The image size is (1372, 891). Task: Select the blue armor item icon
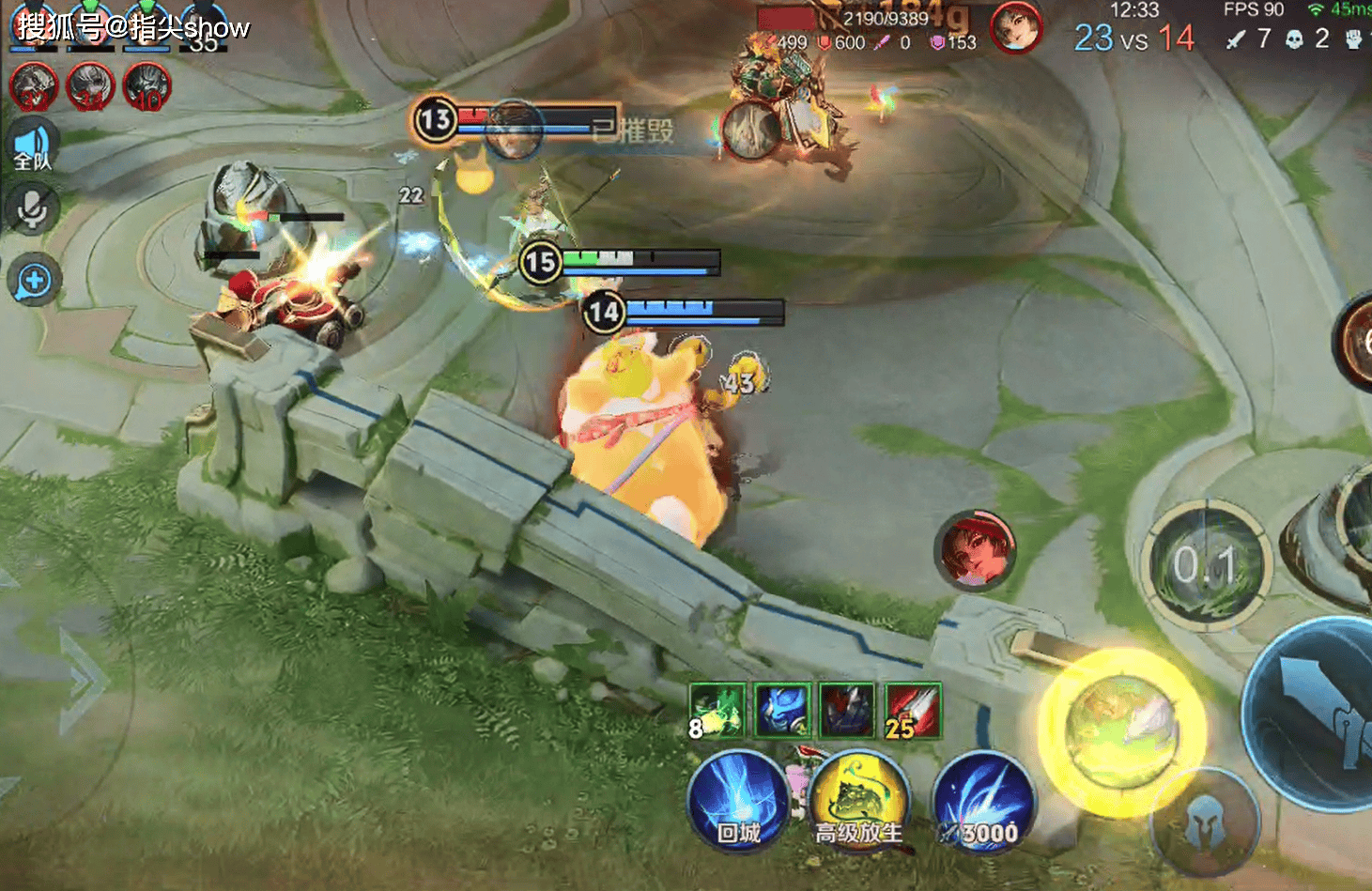click(x=782, y=710)
